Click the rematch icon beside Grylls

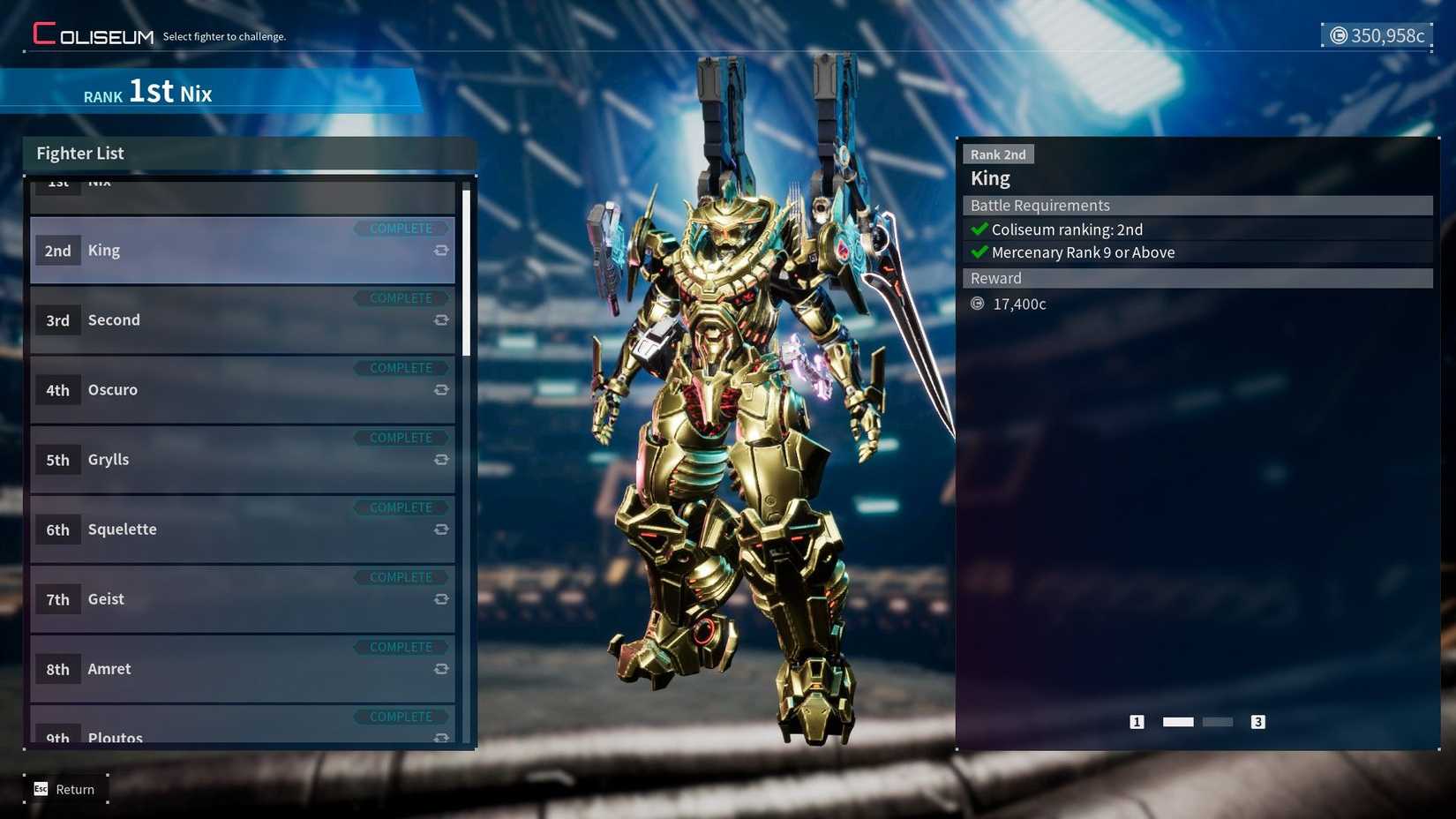(x=441, y=460)
